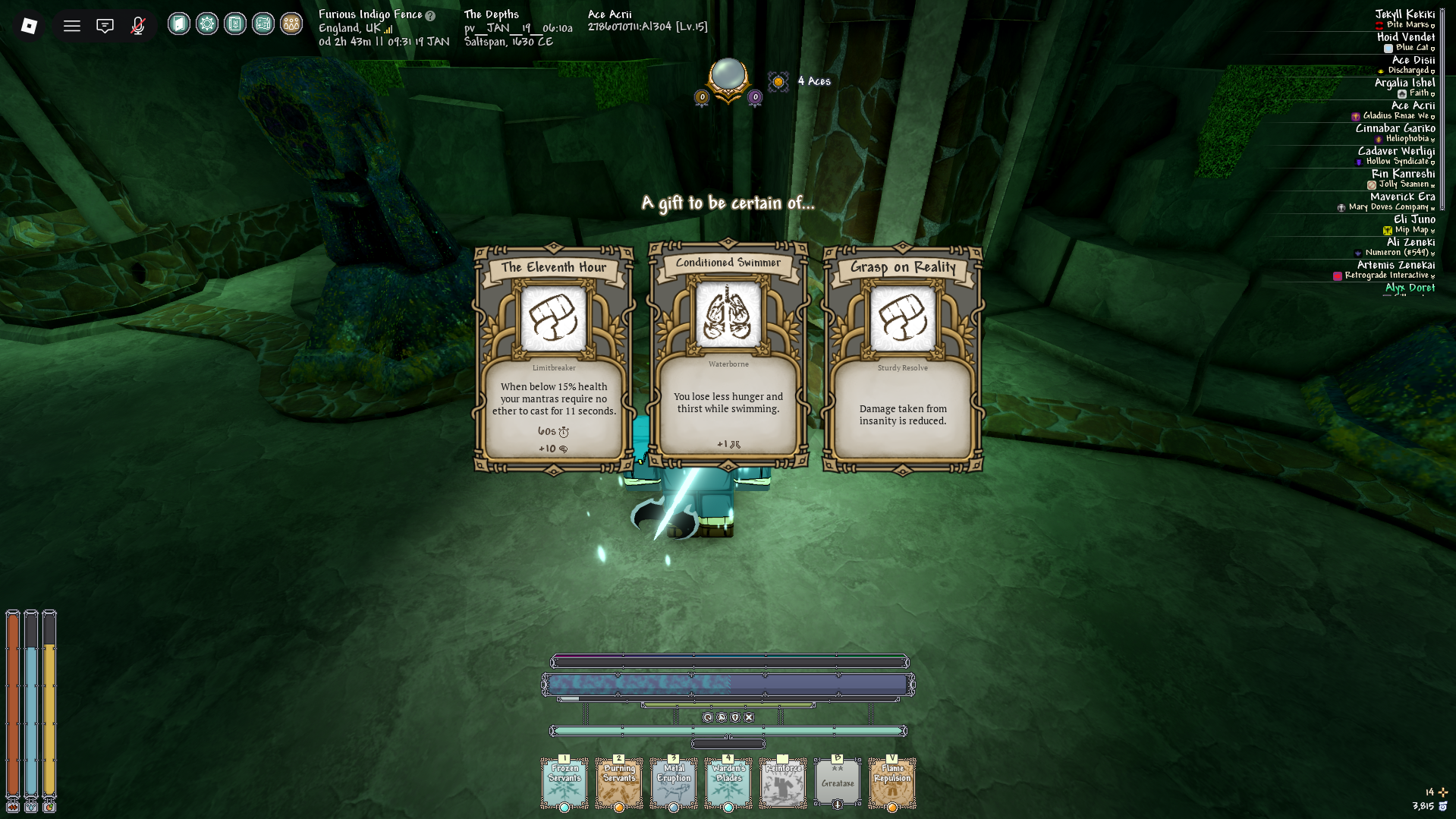Click the Aces star icon near the orb
This screenshot has height=819, width=1456.
(778, 81)
